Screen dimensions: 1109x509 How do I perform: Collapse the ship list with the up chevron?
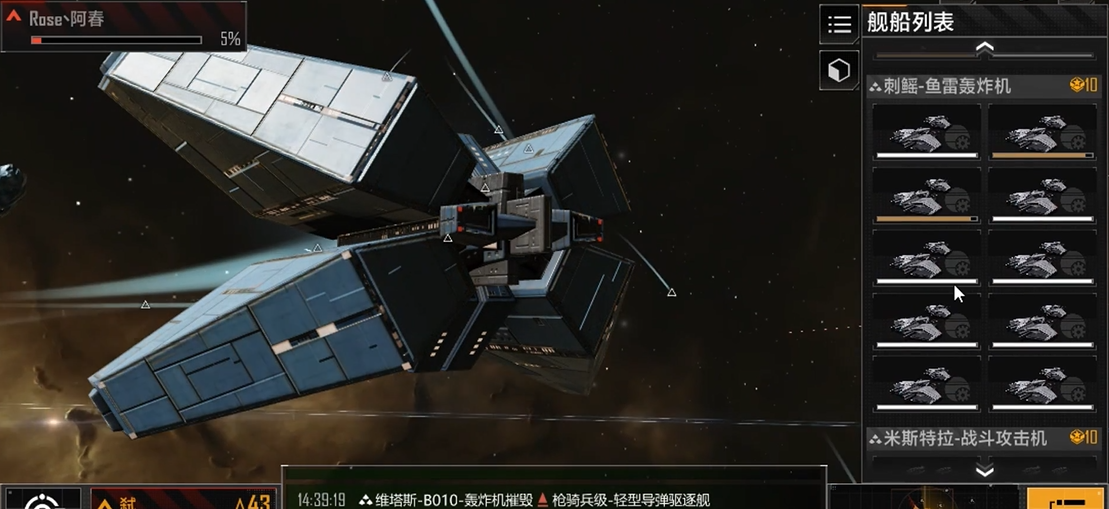click(x=984, y=48)
